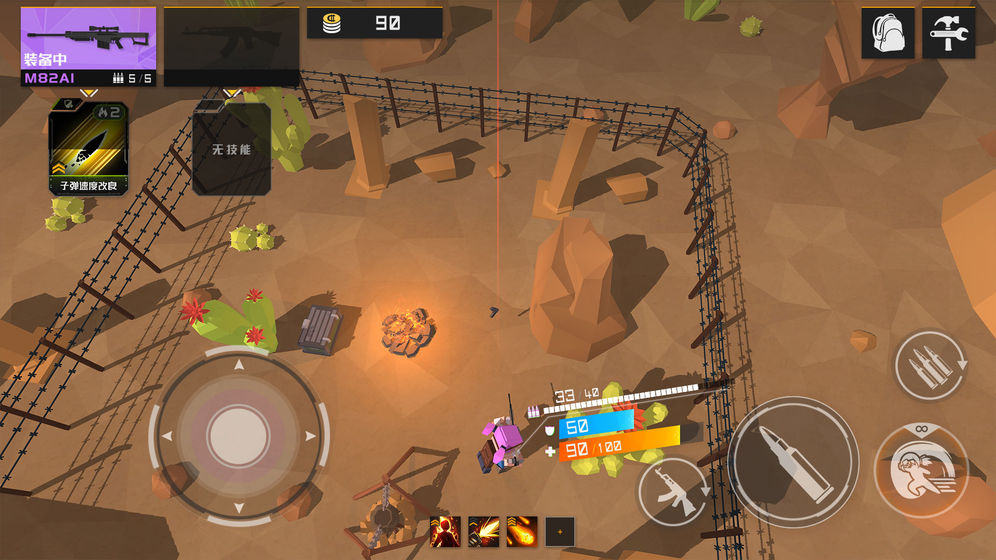Image resolution: width=996 pixels, height=560 pixels.
Task: Tap the virtual movement joystick center
Action: [238, 435]
